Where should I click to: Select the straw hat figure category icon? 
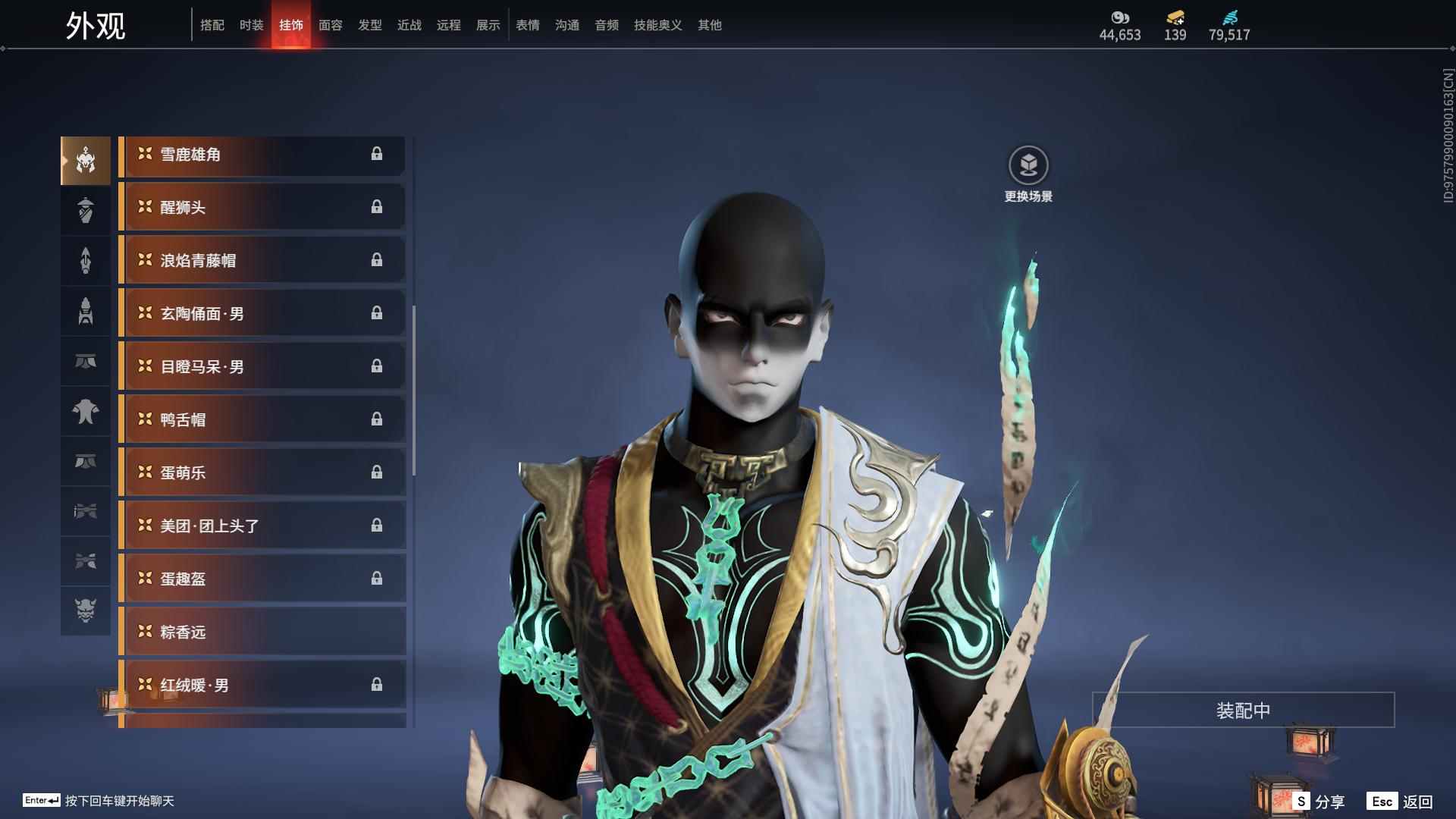pos(86,210)
